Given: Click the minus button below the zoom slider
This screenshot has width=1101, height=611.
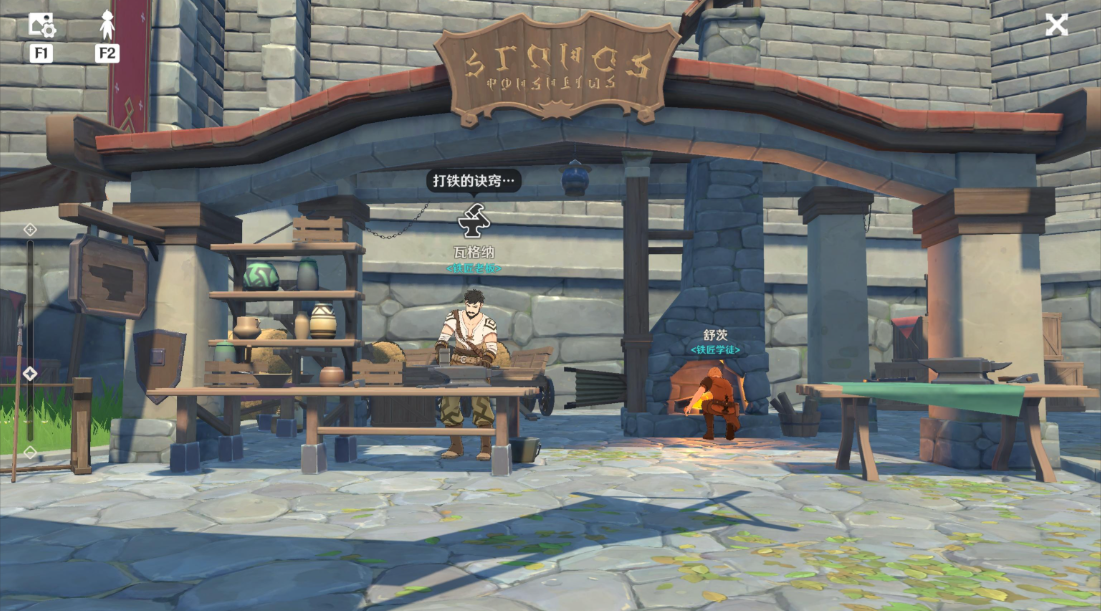Looking at the screenshot, I should coord(30,452).
